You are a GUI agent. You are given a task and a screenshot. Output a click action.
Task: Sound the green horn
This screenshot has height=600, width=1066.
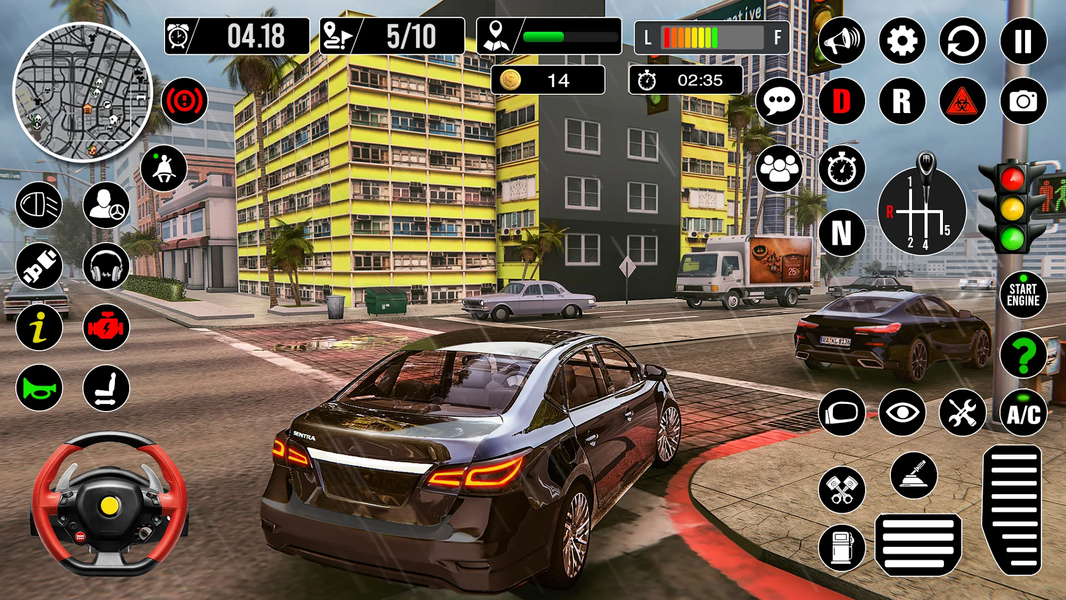39,388
